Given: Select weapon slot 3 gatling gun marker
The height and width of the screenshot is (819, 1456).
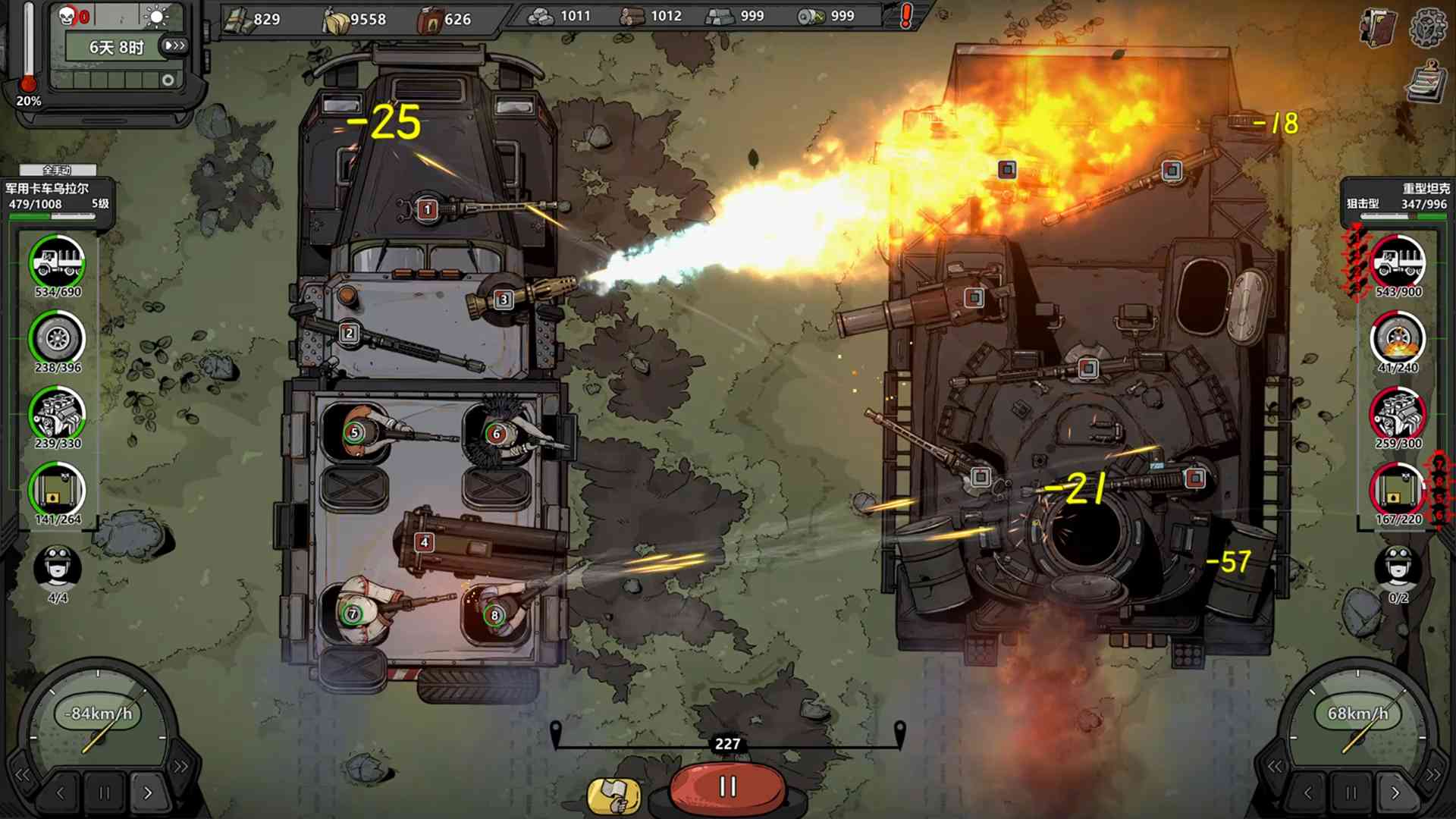Looking at the screenshot, I should click(x=503, y=300).
